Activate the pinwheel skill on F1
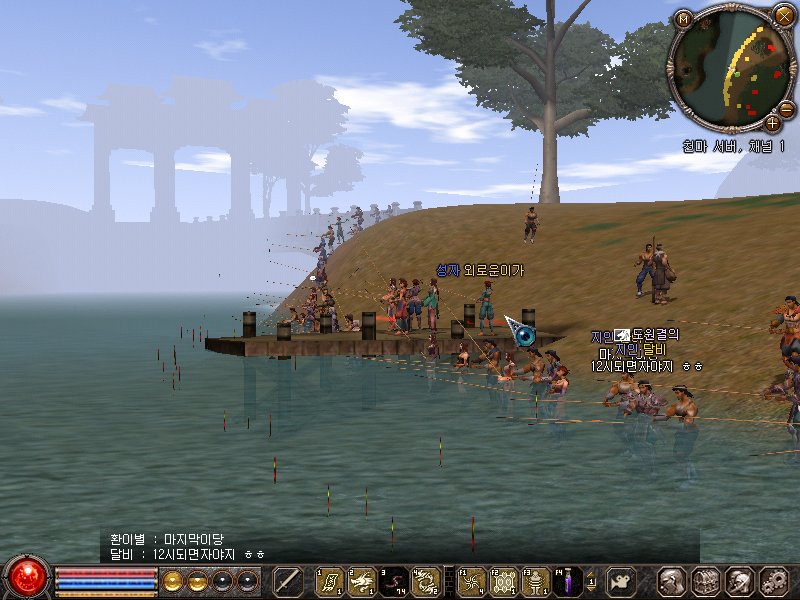 (471, 580)
